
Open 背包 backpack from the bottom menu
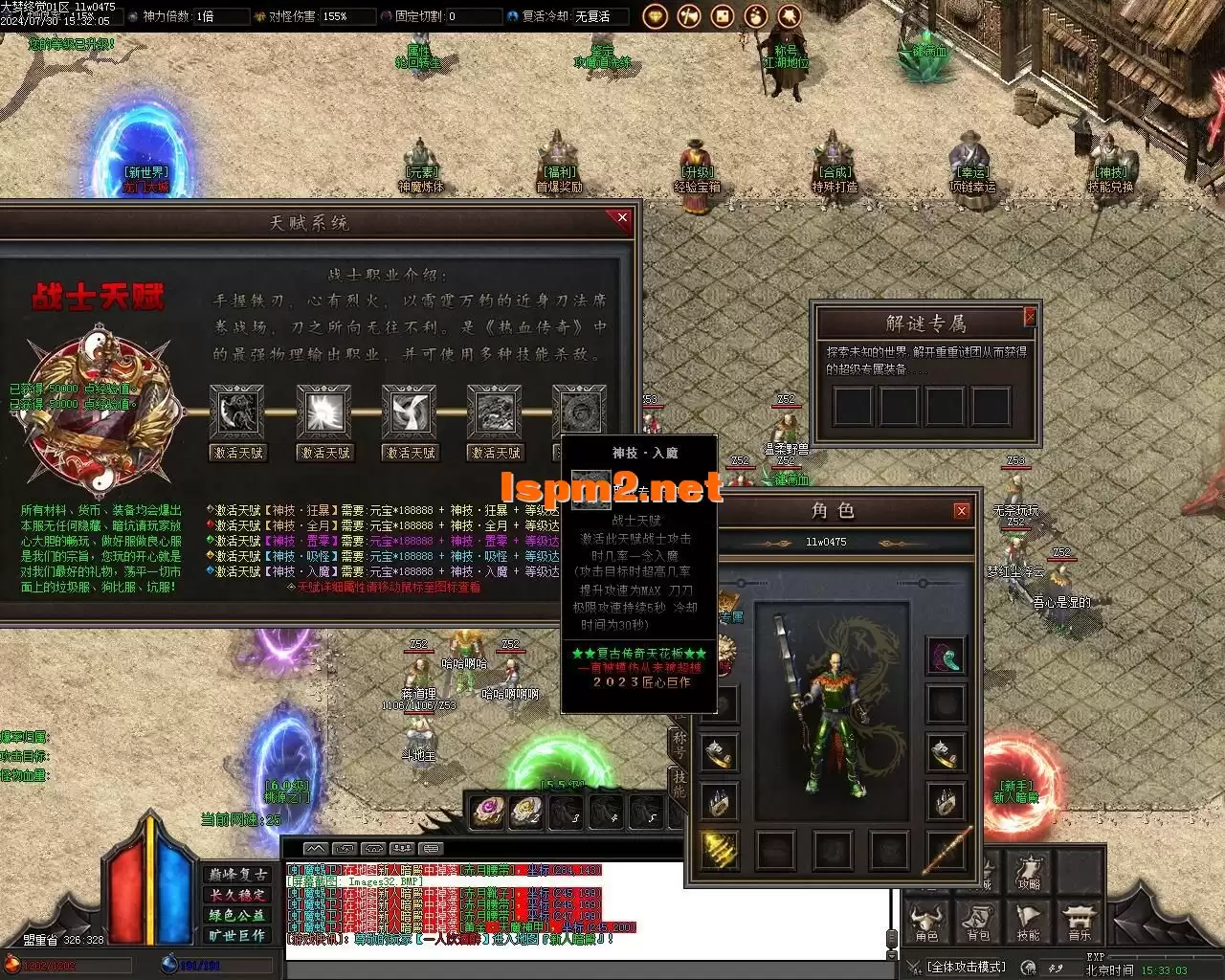978,923
